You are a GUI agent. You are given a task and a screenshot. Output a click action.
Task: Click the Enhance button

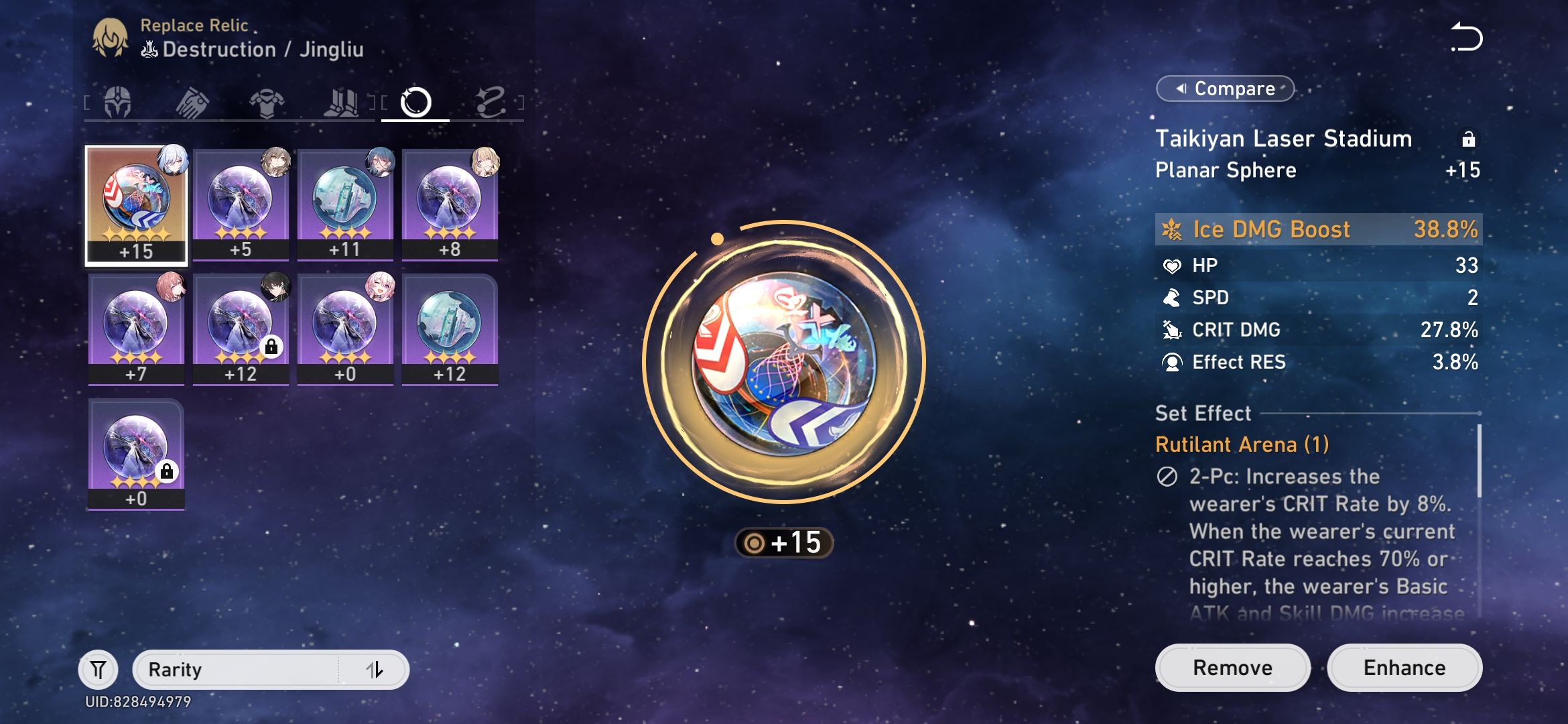coord(1404,667)
